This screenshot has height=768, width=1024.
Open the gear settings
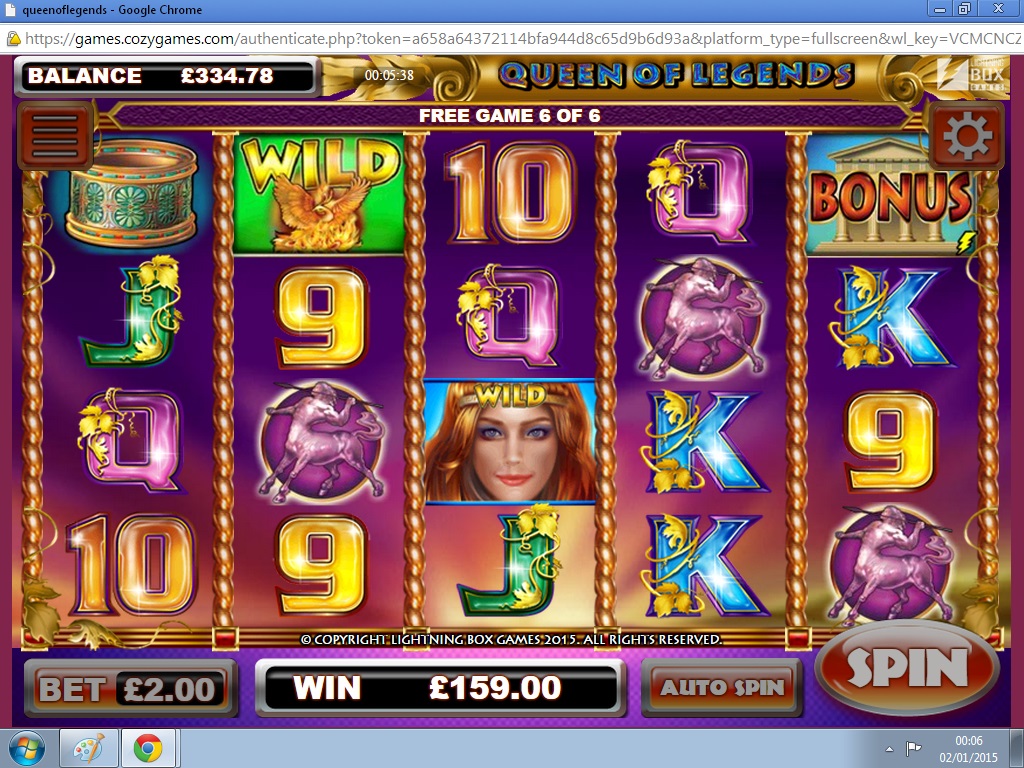(x=966, y=135)
